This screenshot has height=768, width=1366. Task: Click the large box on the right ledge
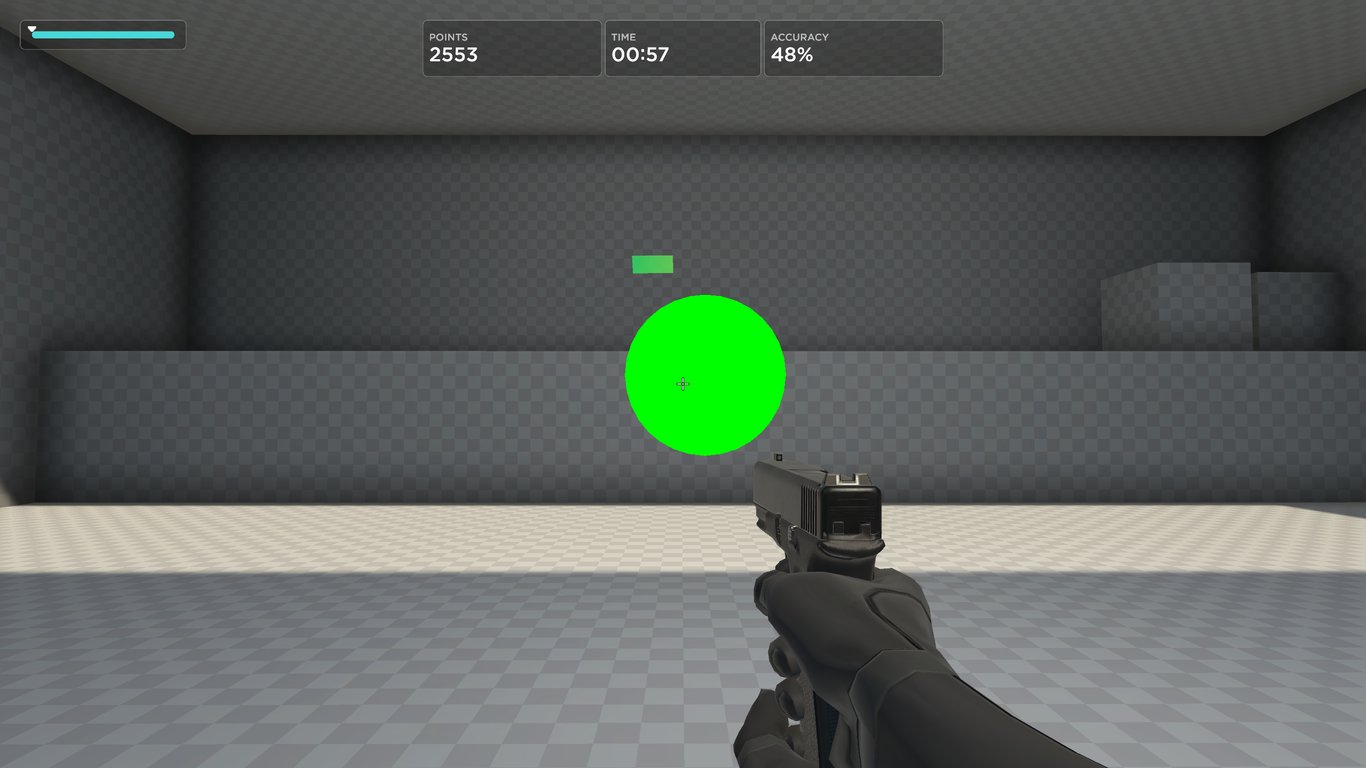(1175, 305)
